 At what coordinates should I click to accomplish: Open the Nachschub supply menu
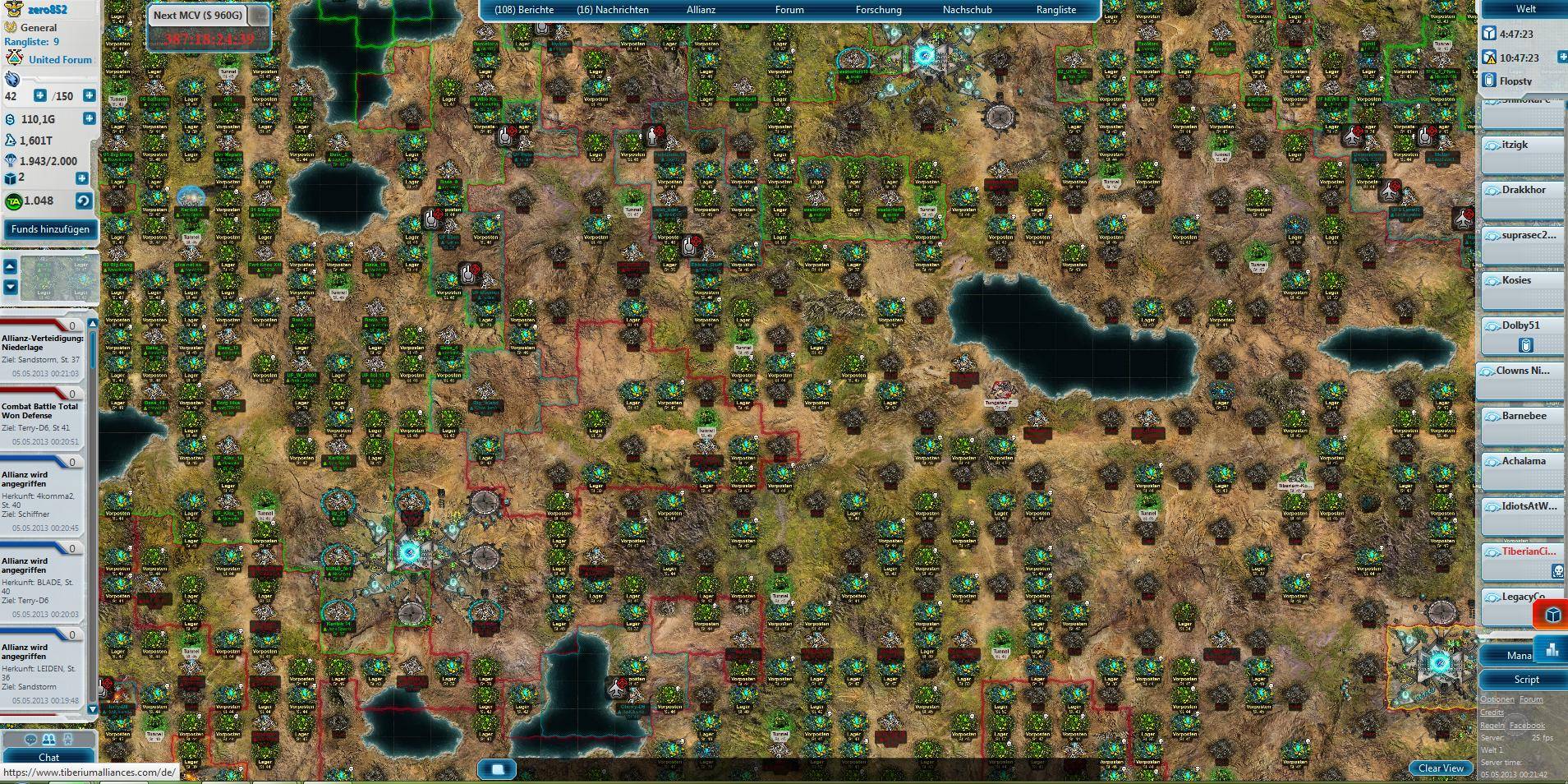point(967,10)
